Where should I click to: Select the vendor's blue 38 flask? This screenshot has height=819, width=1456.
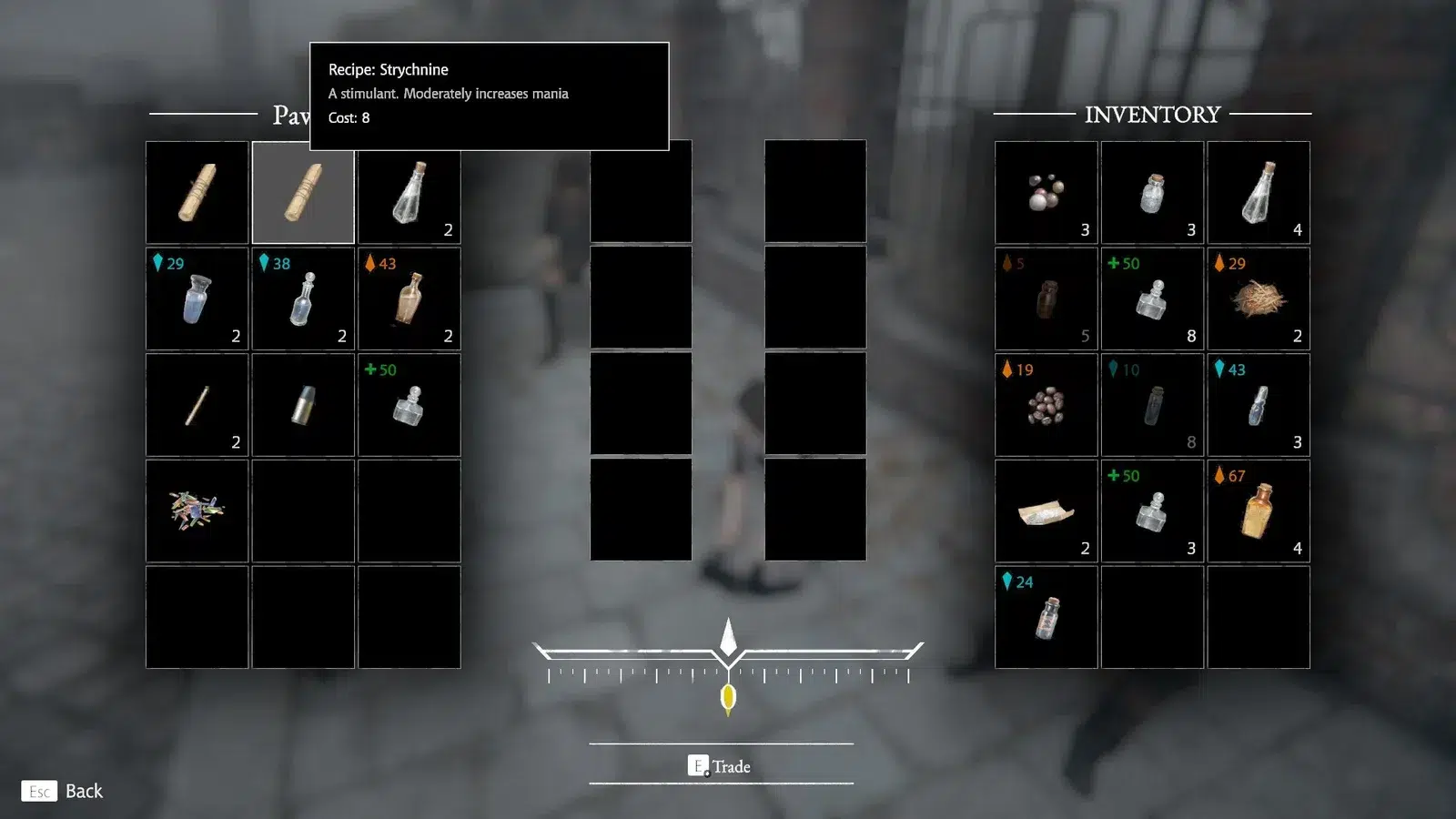tap(303, 298)
